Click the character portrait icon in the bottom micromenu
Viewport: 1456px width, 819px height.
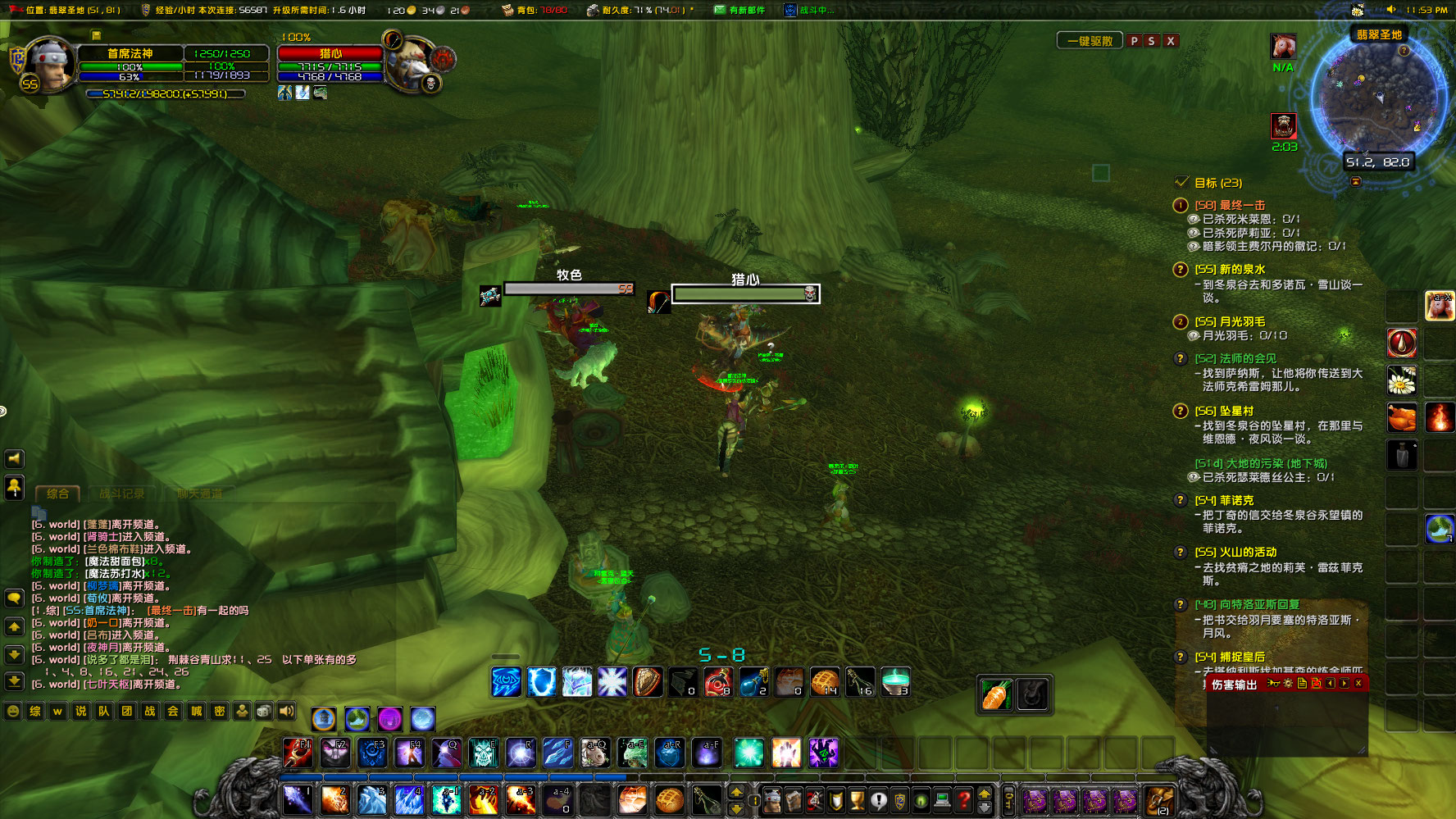pyautogui.click(x=772, y=802)
